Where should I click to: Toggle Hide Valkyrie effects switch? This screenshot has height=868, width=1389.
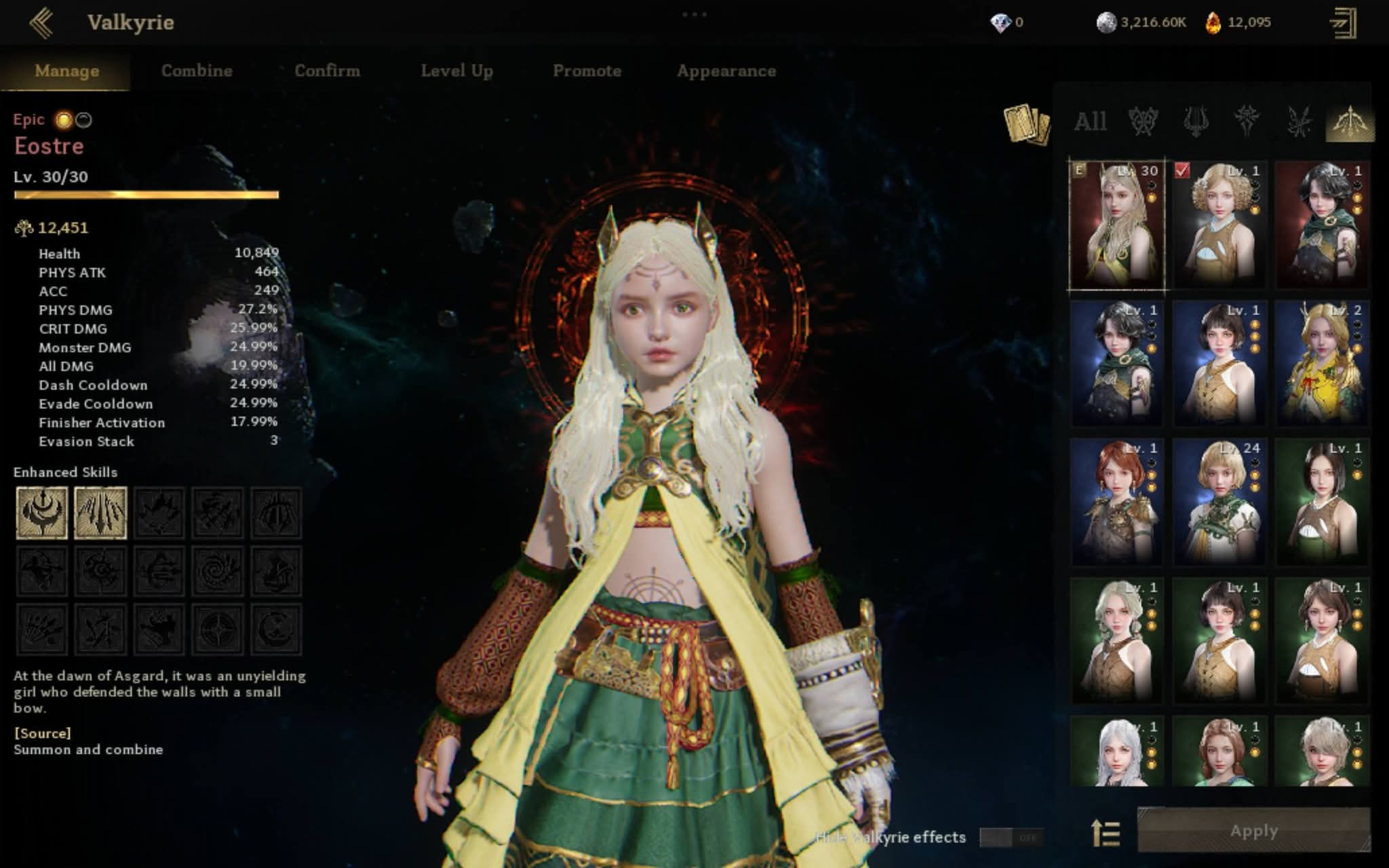click(x=1011, y=837)
